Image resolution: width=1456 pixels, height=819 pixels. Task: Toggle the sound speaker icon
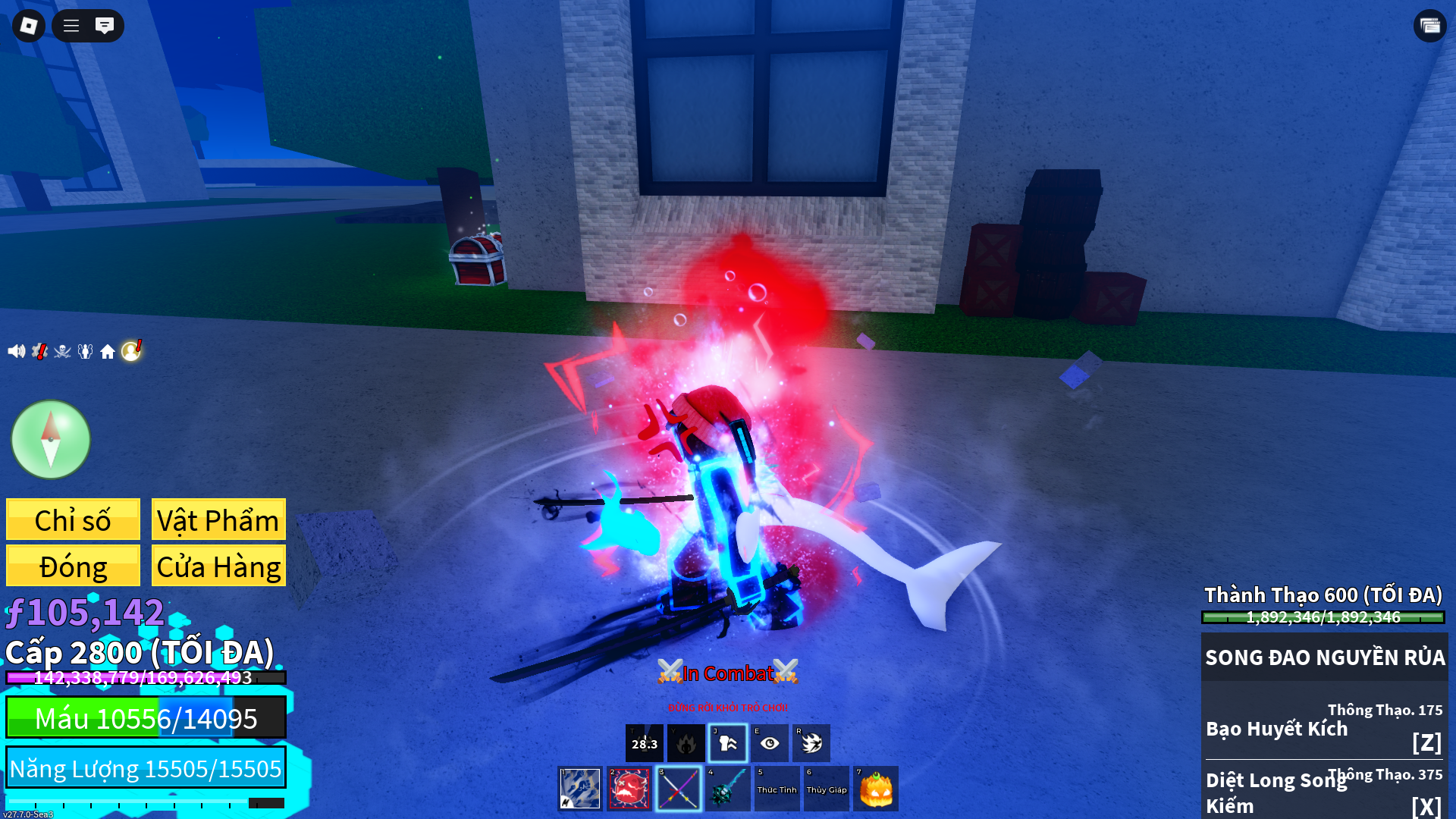click(x=16, y=351)
